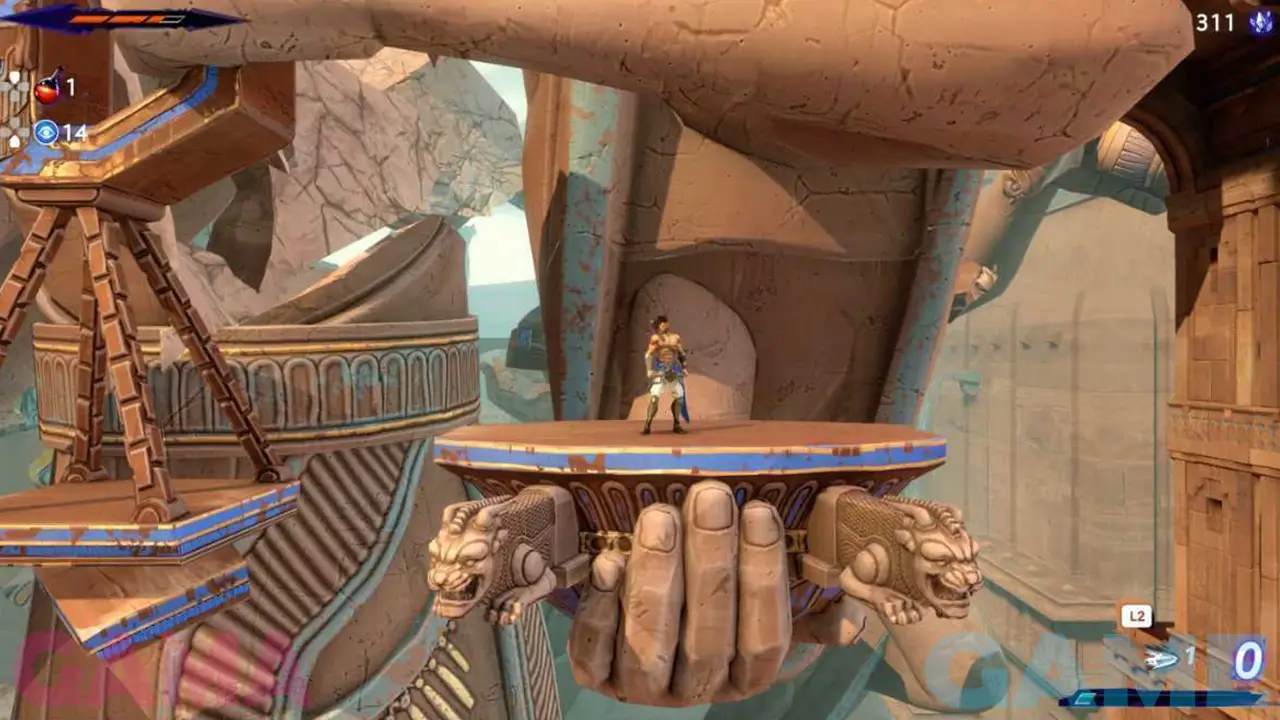Select the blue eye memory shard icon
This screenshot has width=1280, height=720.
[46, 132]
